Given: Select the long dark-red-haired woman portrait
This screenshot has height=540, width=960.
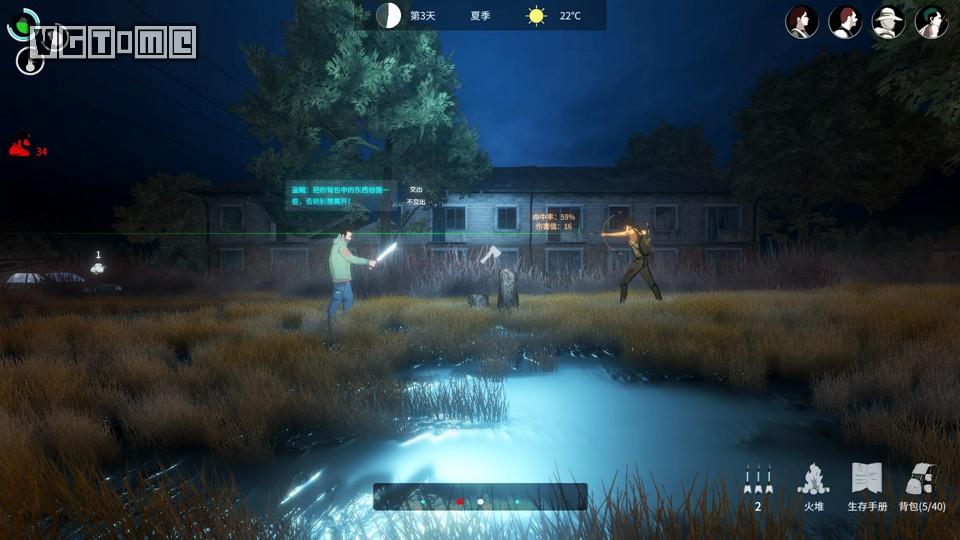Looking at the screenshot, I should [x=802, y=22].
